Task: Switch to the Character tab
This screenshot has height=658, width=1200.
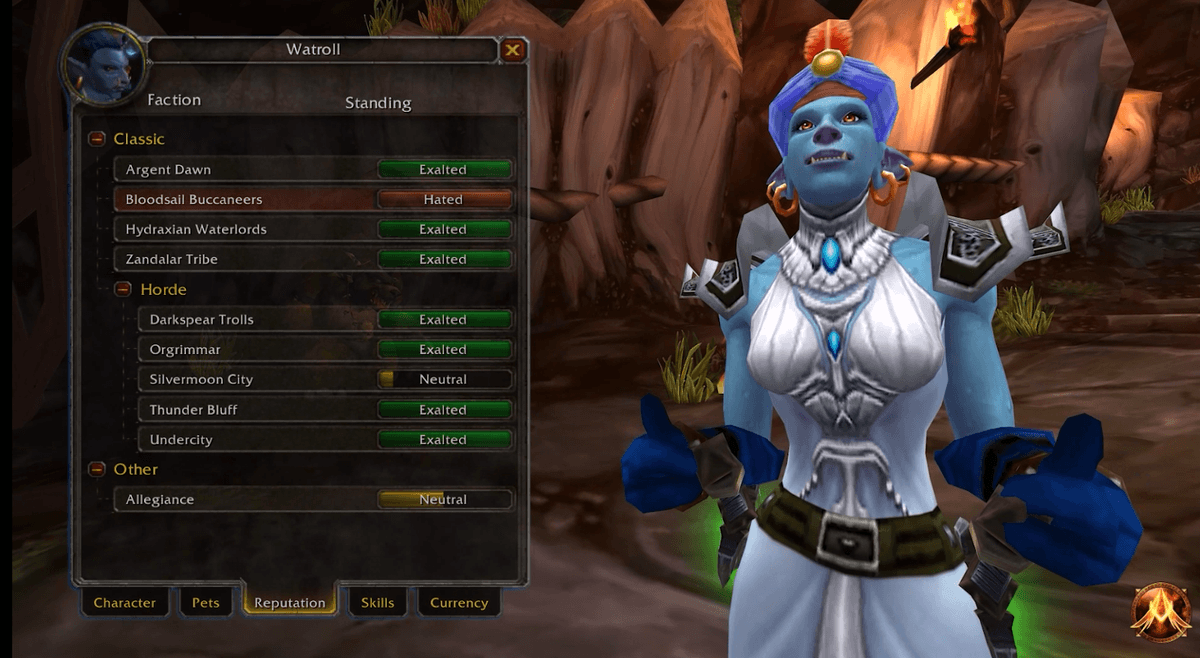Action: tap(125, 603)
